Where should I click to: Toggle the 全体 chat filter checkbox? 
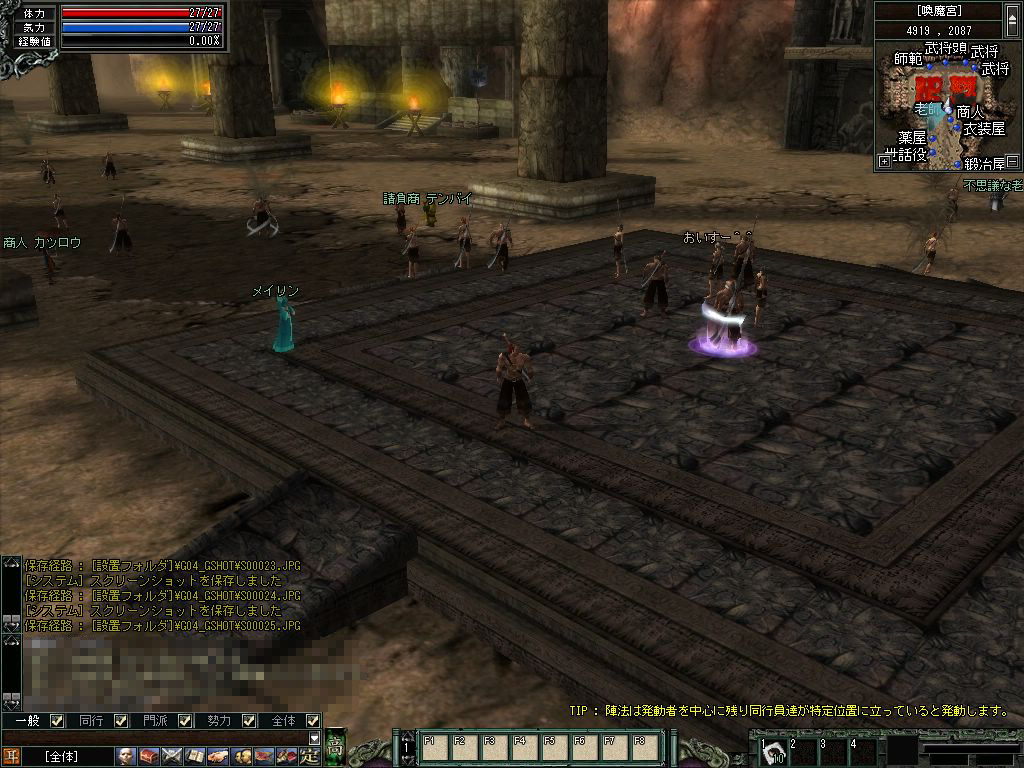click(313, 720)
